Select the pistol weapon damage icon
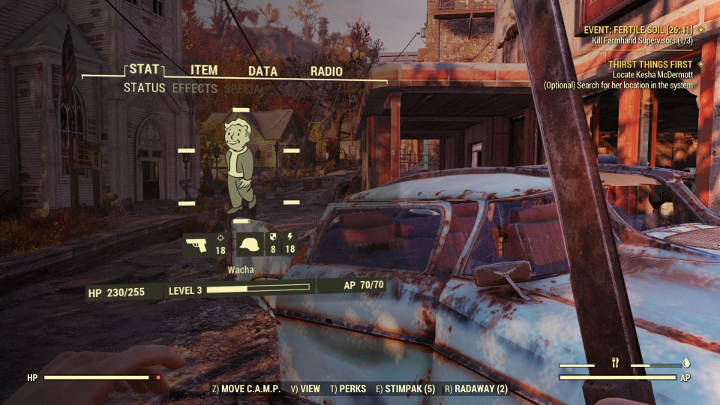 pyautogui.click(x=197, y=245)
